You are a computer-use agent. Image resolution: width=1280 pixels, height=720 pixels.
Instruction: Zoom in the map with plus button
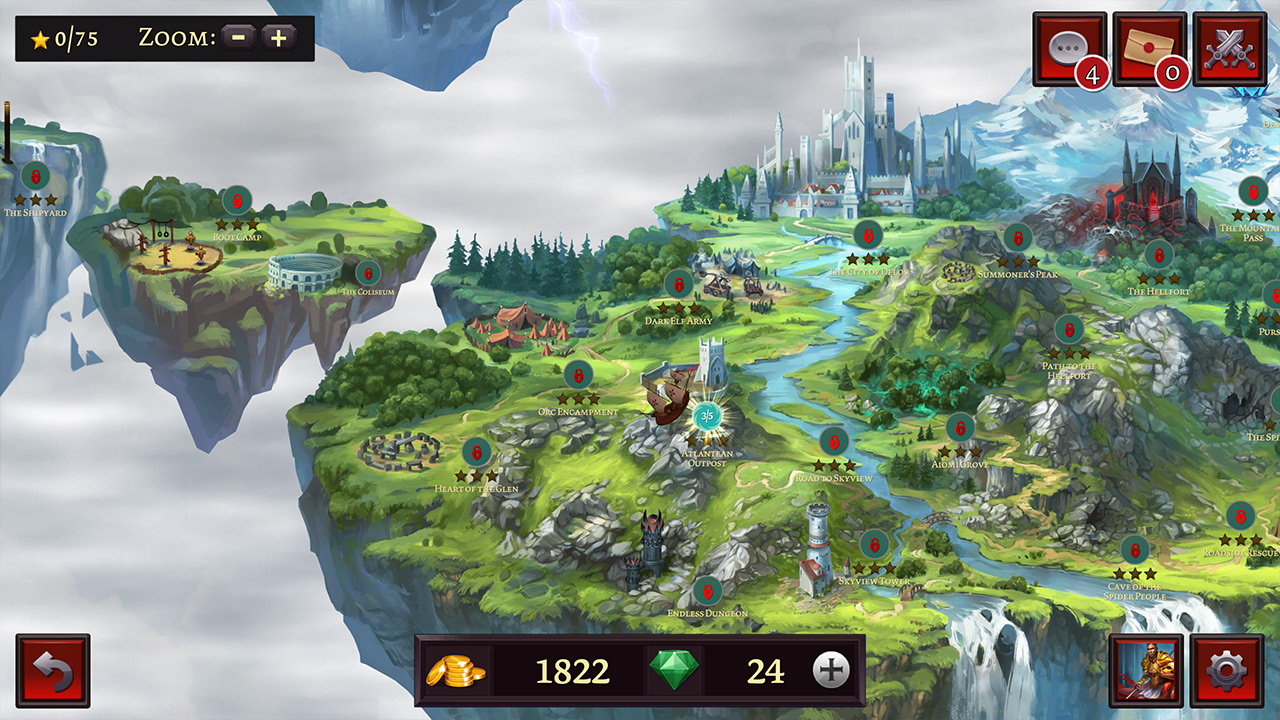pos(278,38)
